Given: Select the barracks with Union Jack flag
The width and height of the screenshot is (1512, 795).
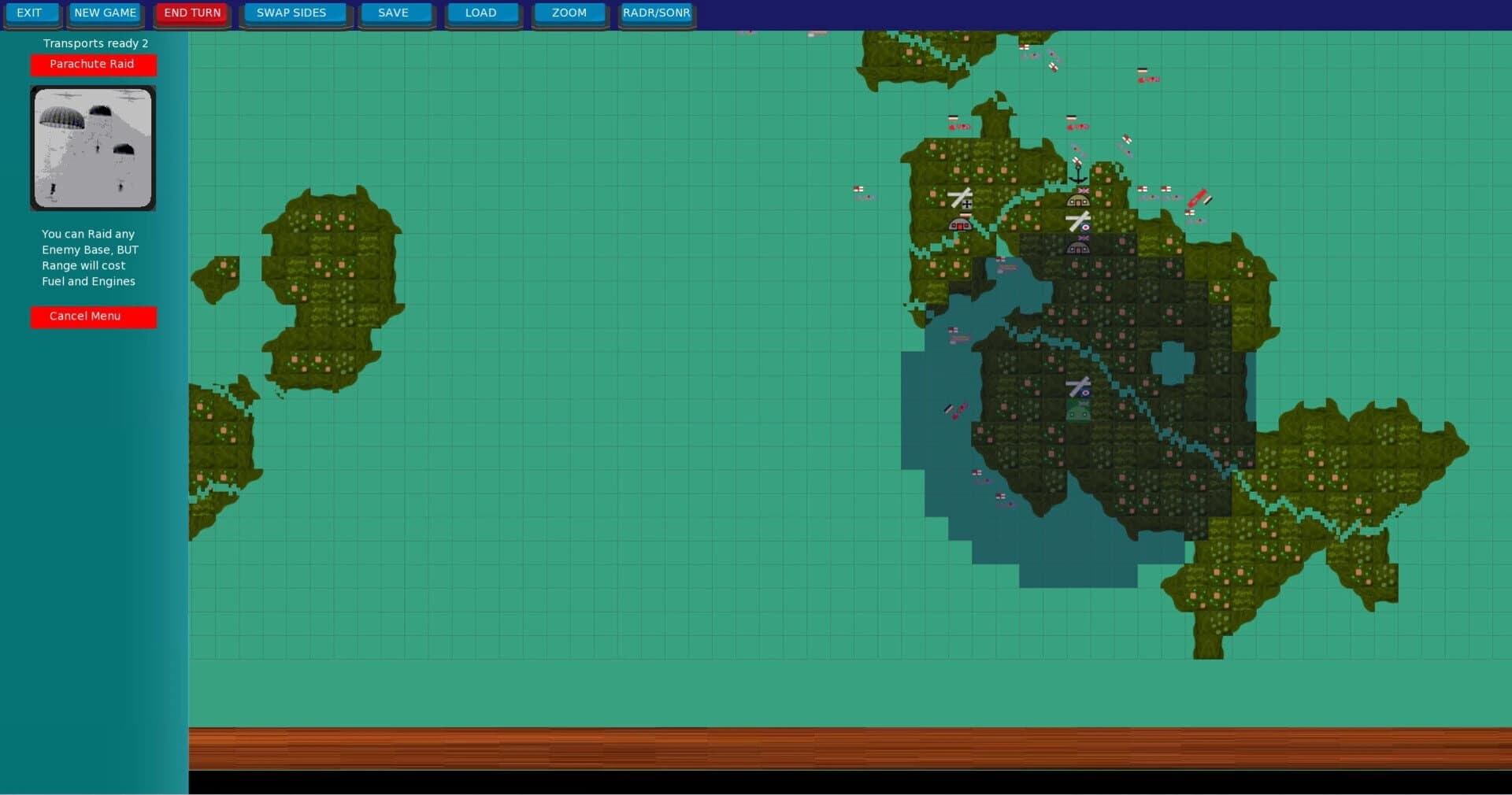Looking at the screenshot, I should 1079,201.
